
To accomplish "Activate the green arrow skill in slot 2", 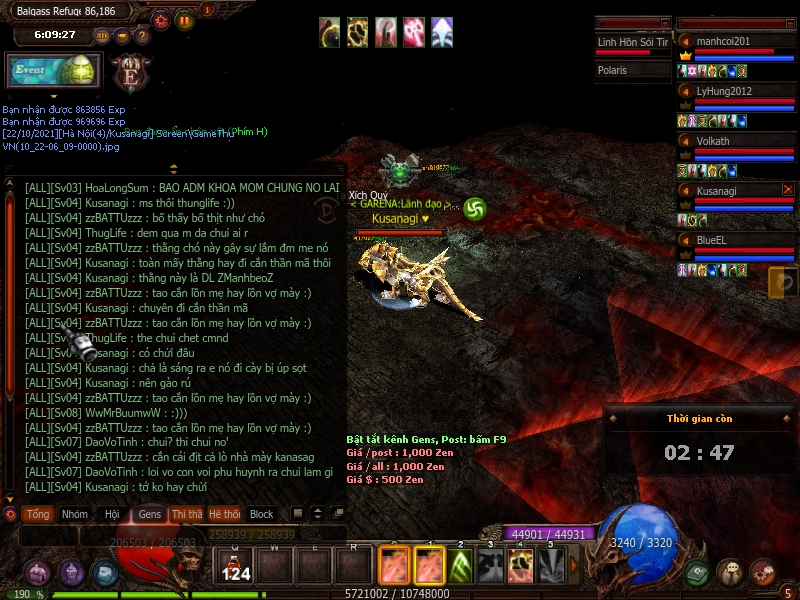I will click(x=461, y=567).
